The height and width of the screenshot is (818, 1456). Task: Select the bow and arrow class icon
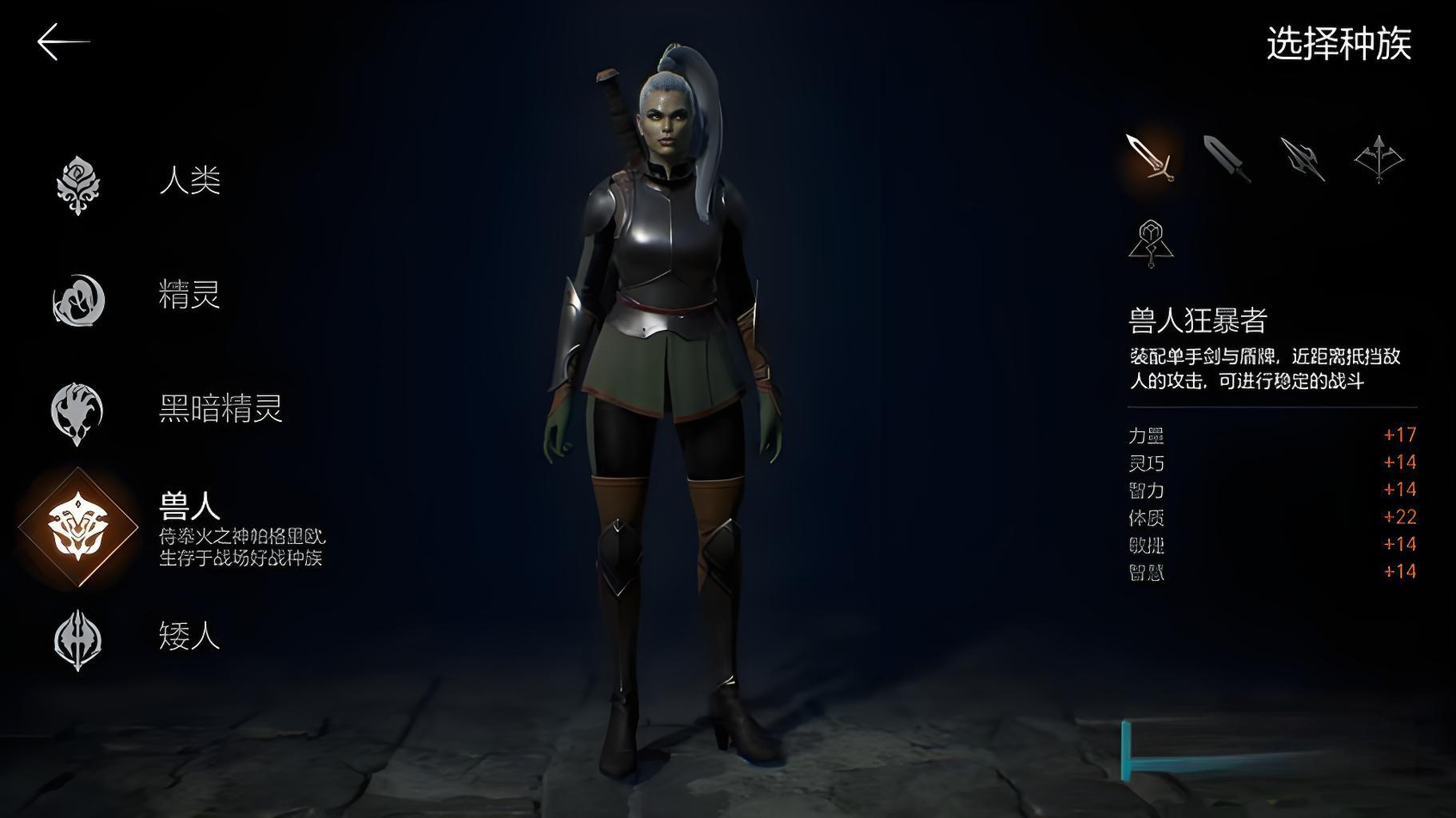point(1379,157)
